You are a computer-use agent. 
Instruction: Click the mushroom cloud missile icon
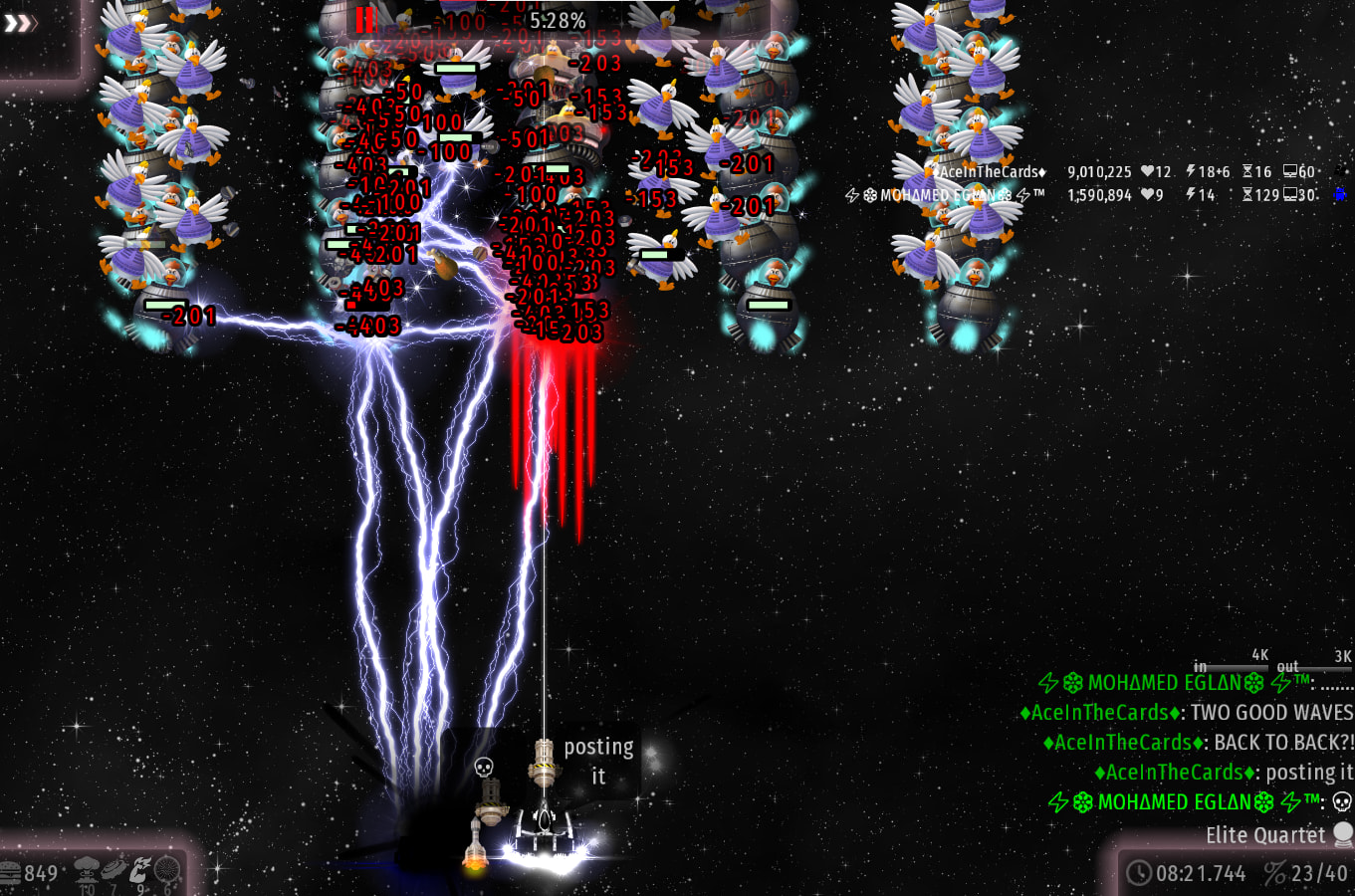(x=88, y=868)
